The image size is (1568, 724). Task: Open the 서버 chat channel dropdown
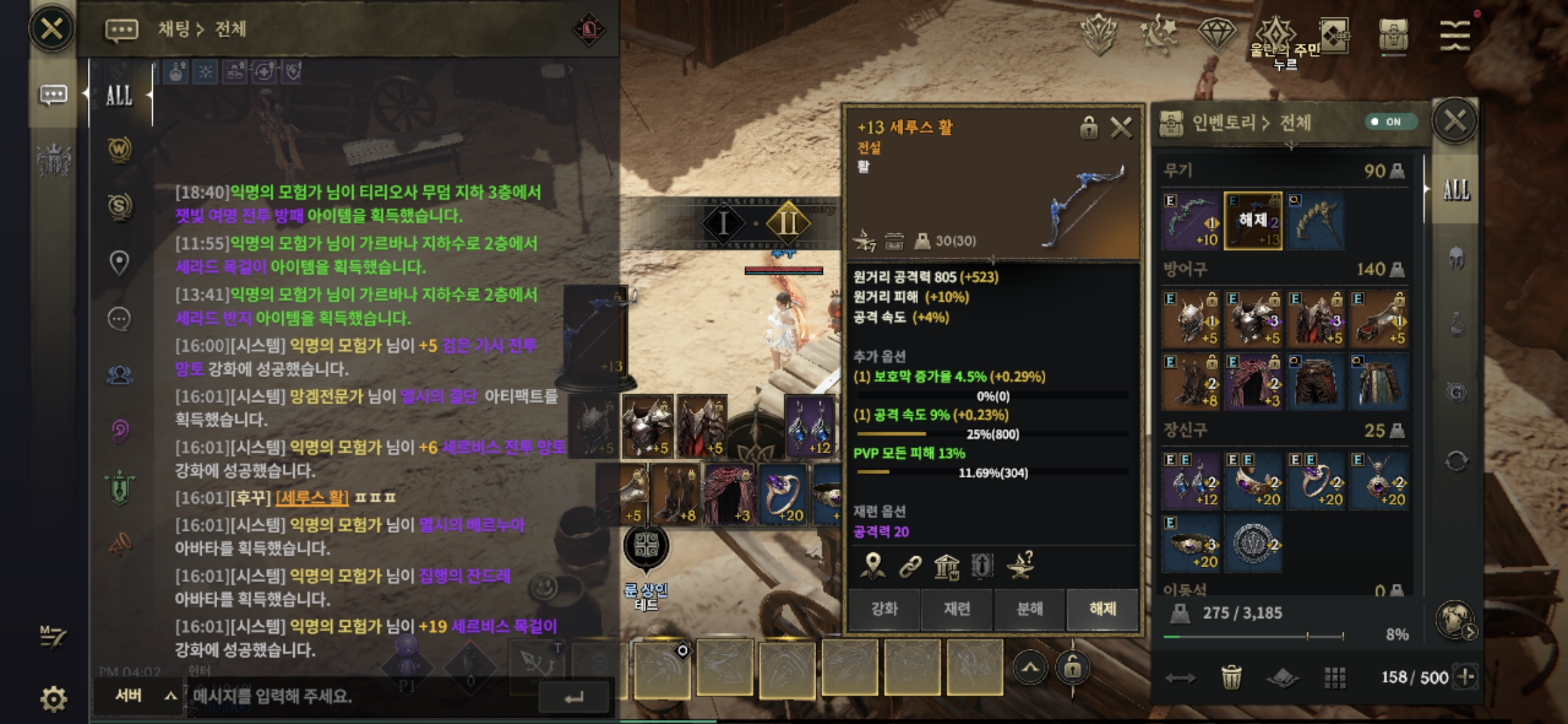click(144, 696)
